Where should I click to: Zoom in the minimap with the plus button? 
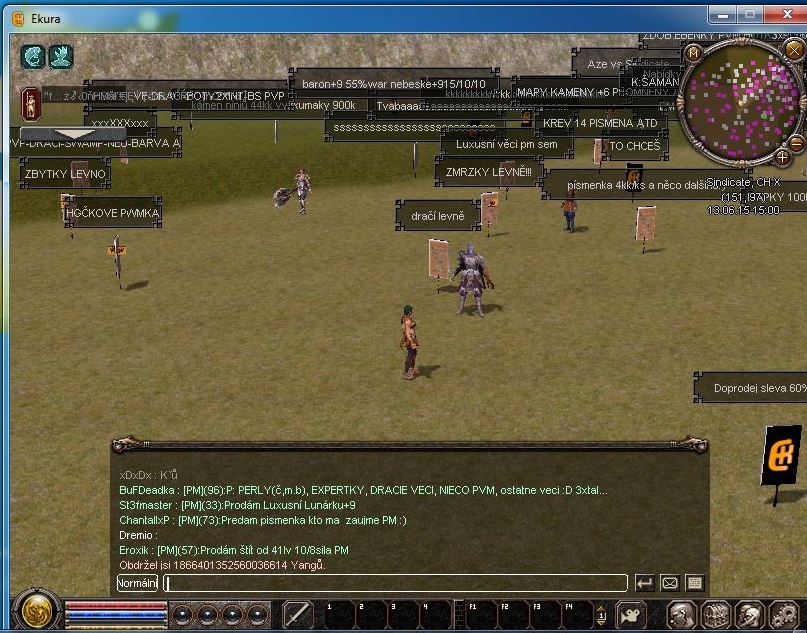pos(783,157)
